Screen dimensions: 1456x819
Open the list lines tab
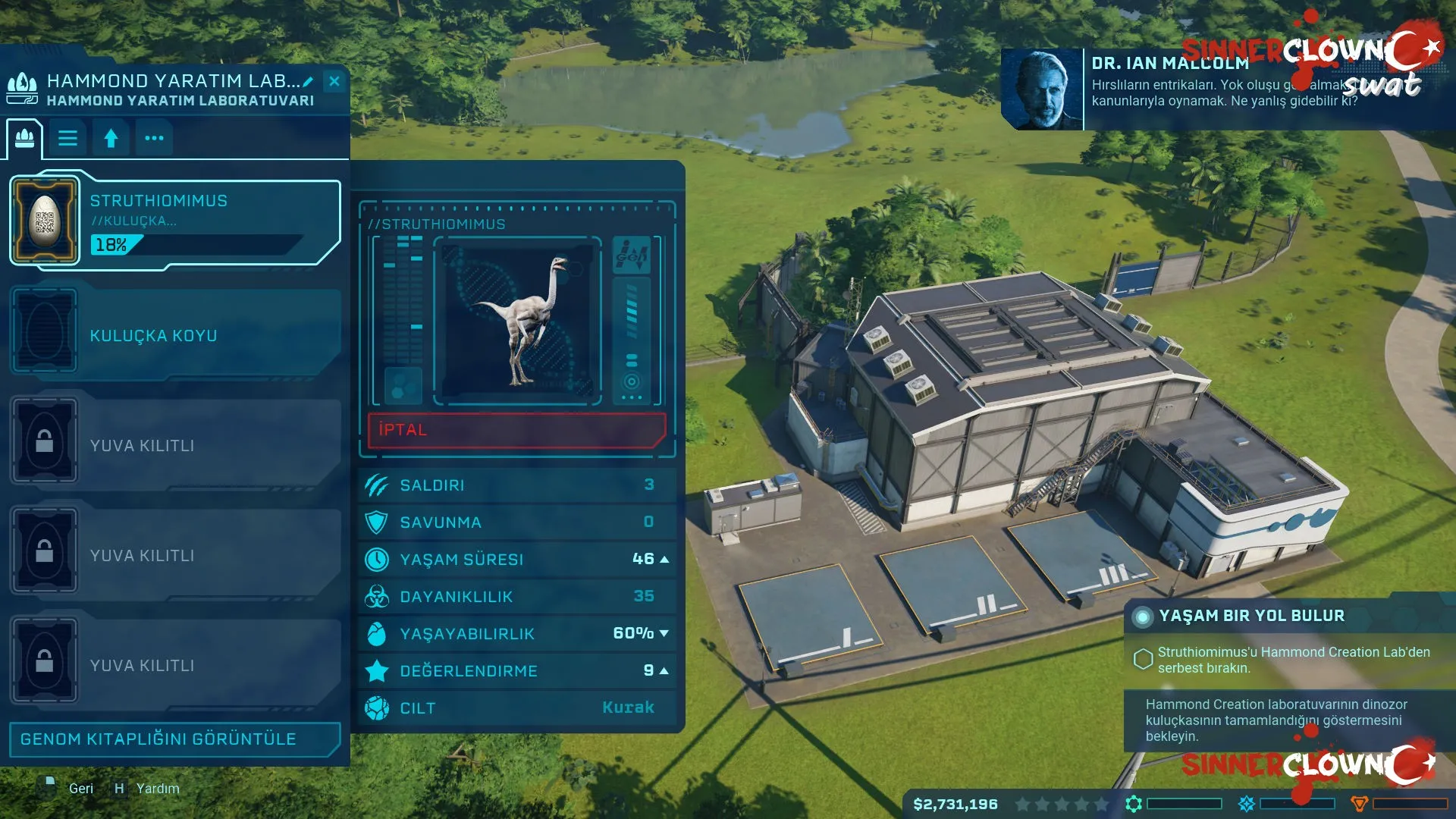pos(68,138)
